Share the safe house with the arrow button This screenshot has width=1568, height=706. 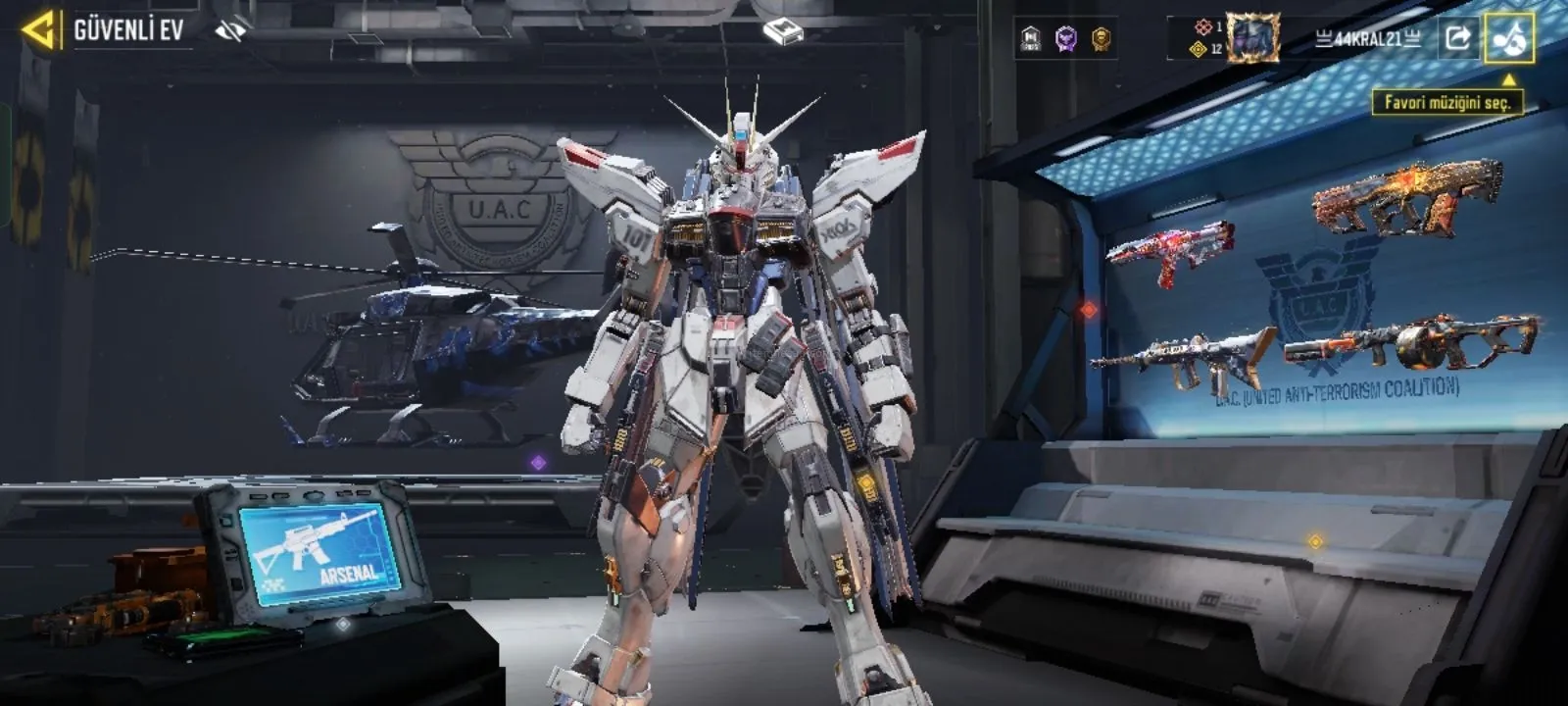1457,38
